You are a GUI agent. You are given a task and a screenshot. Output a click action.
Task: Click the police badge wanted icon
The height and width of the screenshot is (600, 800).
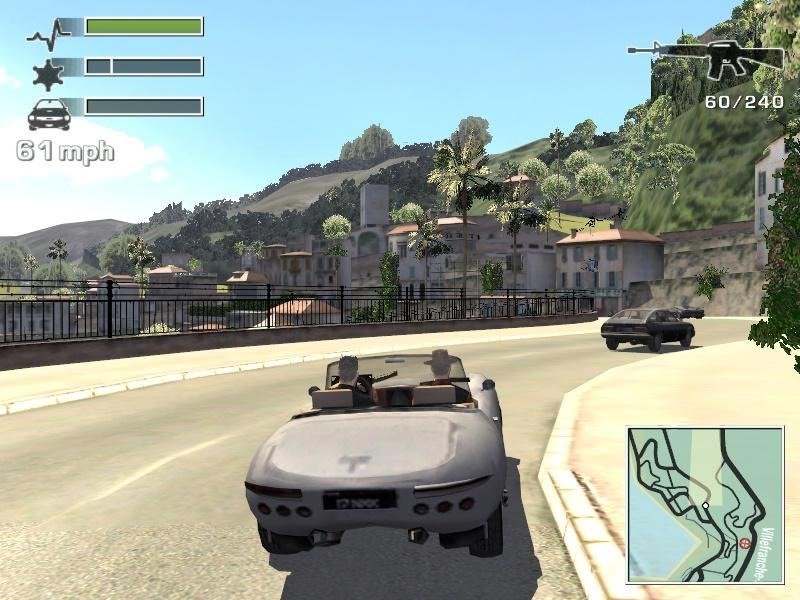point(47,74)
